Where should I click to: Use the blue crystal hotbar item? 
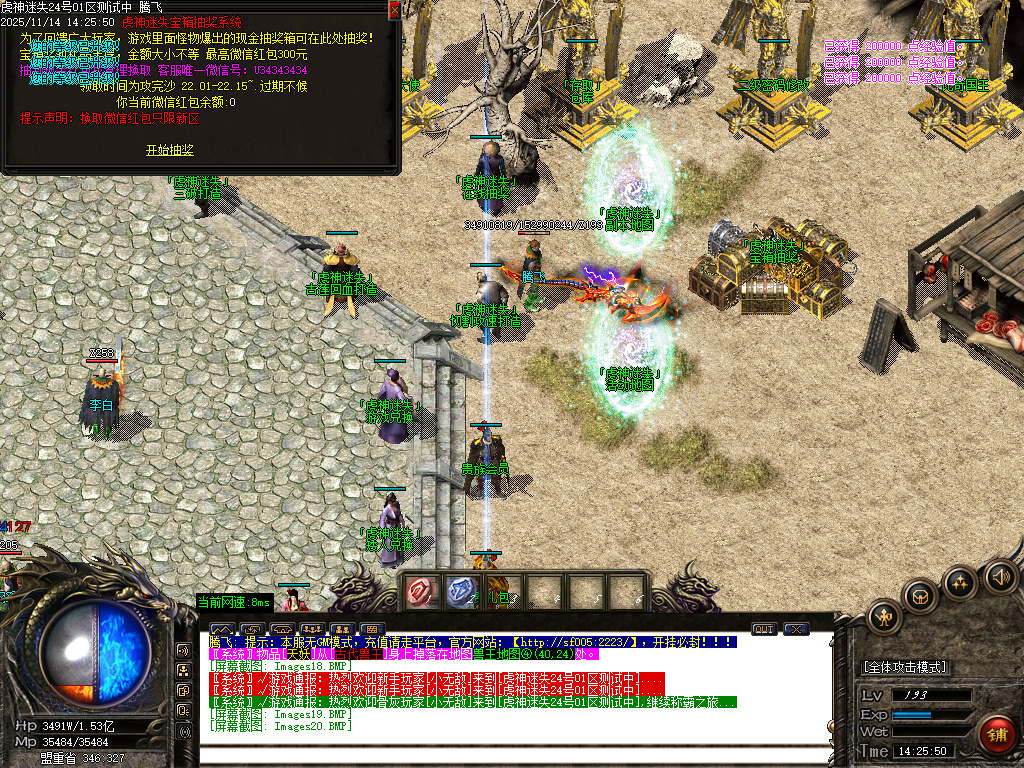[x=461, y=592]
